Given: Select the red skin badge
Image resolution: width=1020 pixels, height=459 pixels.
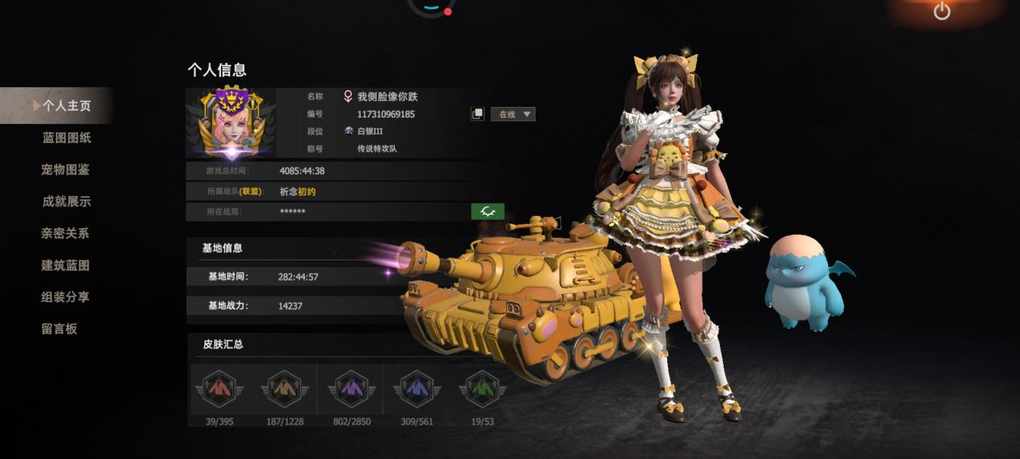Looking at the screenshot, I should [x=217, y=388].
